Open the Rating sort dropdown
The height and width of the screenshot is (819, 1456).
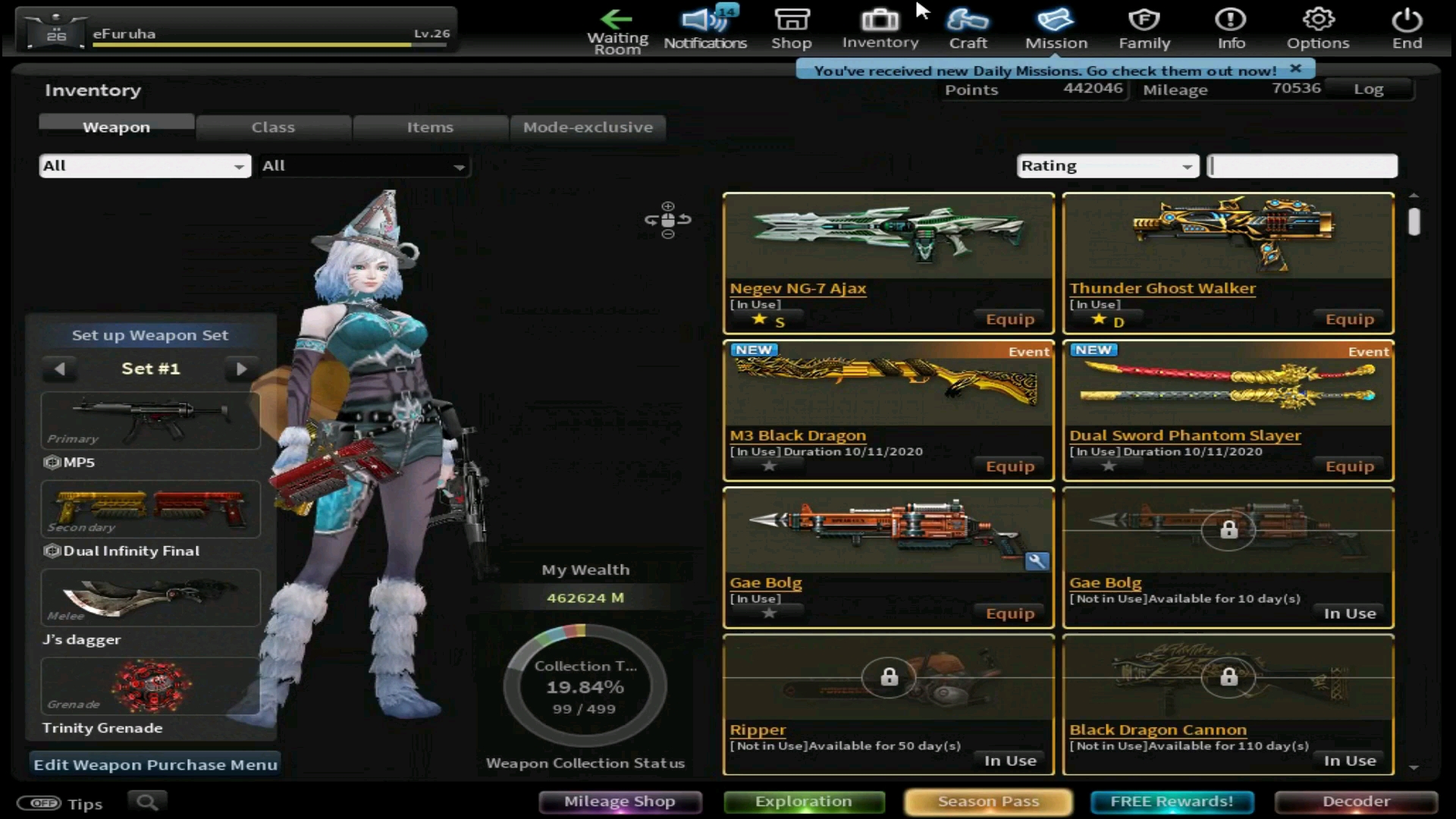[x=1106, y=165]
